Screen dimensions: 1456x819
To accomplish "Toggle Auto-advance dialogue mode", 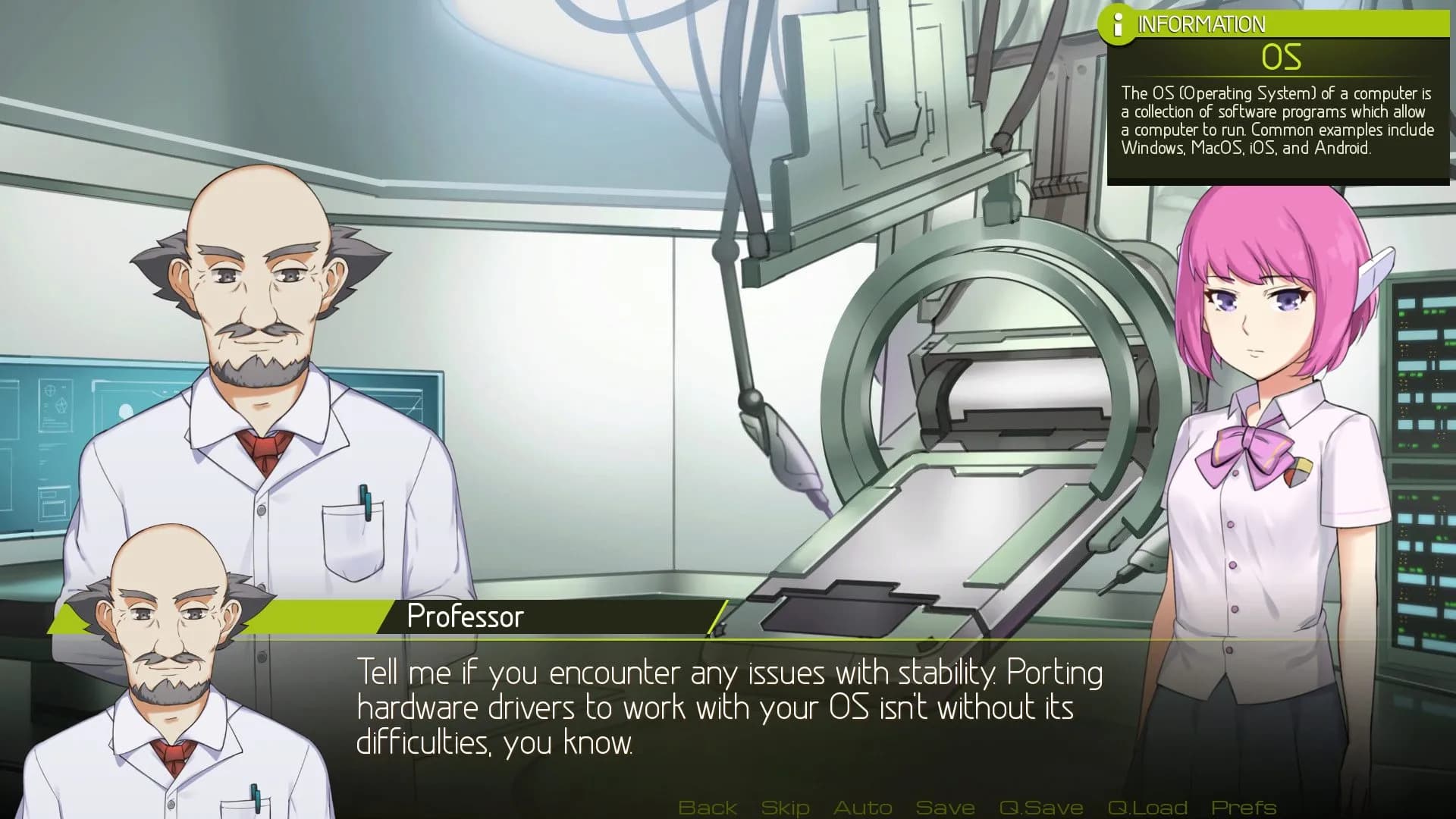I will pyautogui.click(x=864, y=807).
